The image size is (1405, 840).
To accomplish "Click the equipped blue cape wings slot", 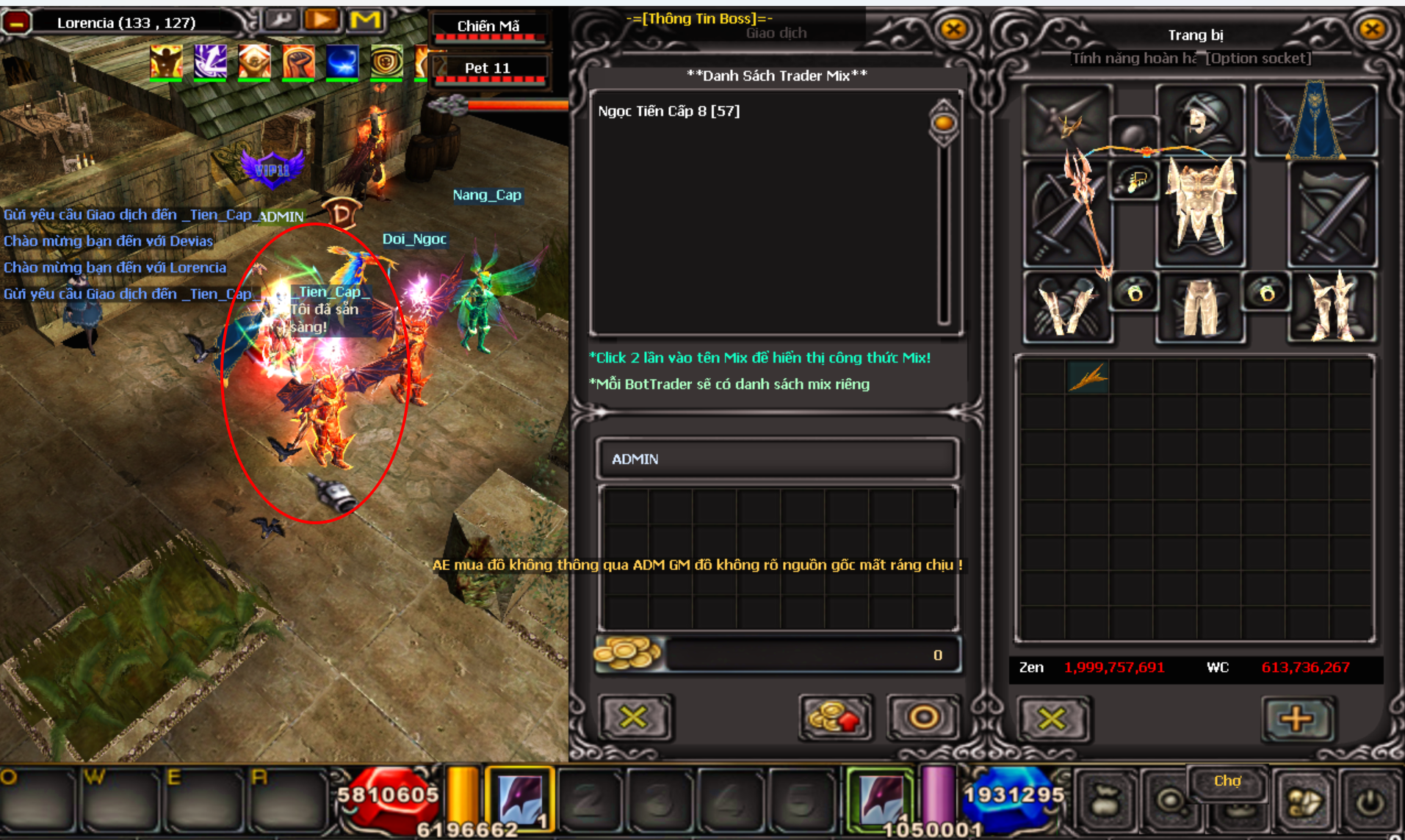I will click(x=1315, y=120).
